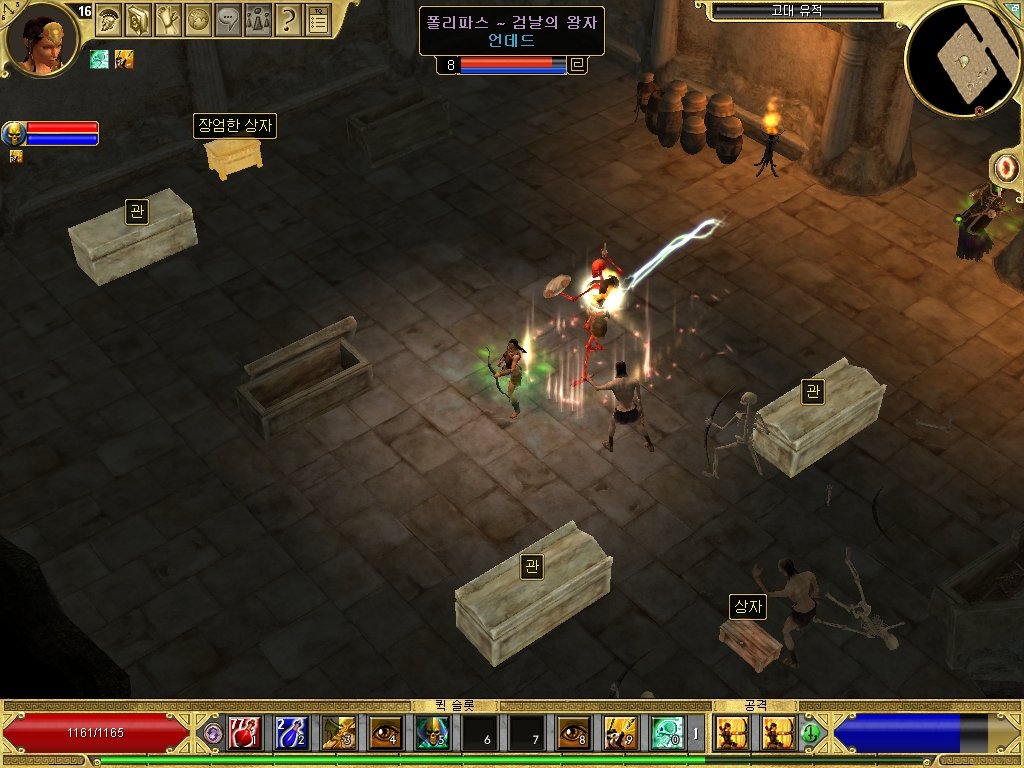
Task: Click the pet skull portrait
Action: pyautogui.click(x=14, y=133)
